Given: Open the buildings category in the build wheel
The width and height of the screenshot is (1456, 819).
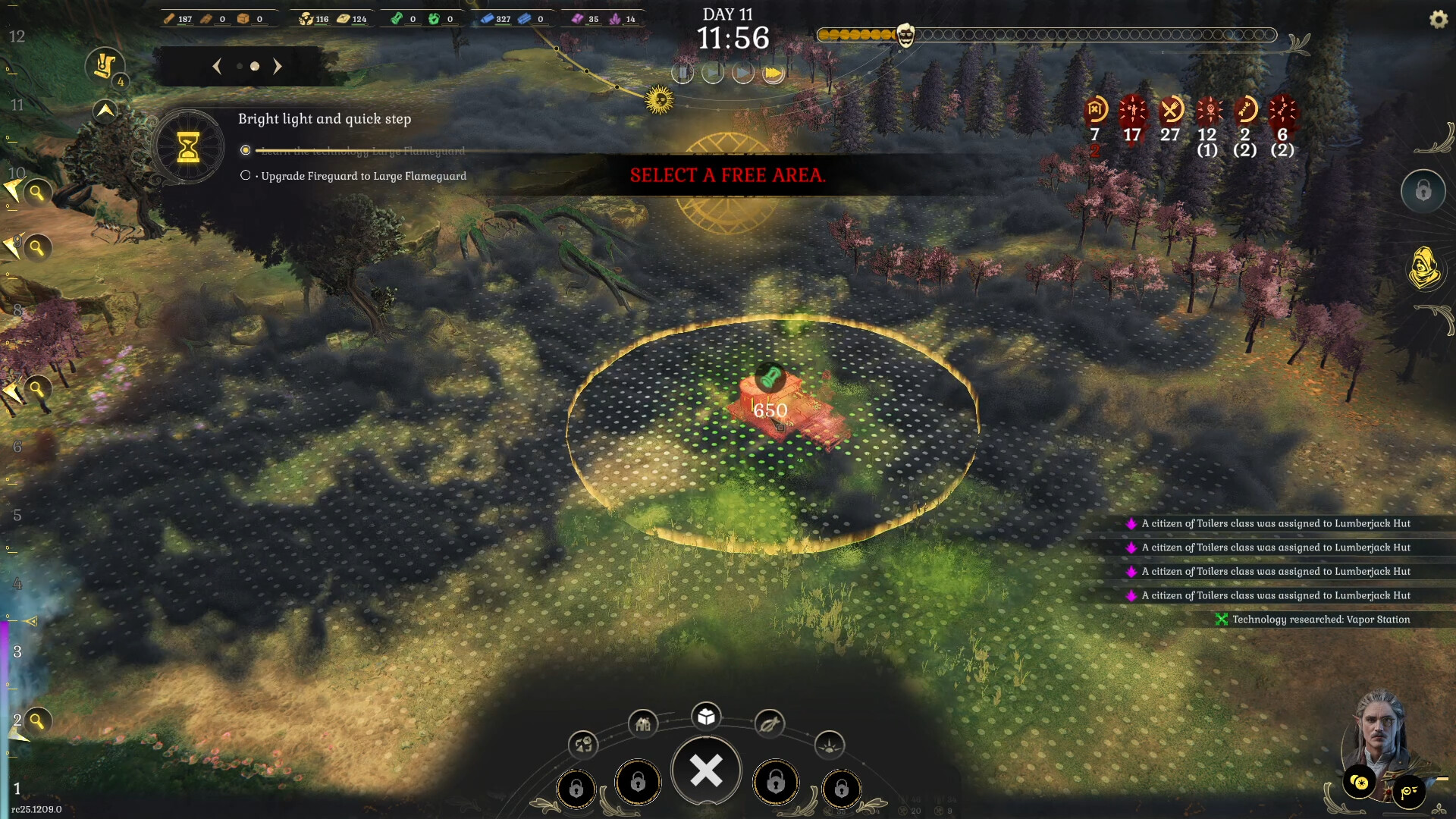Looking at the screenshot, I should pos(643,723).
